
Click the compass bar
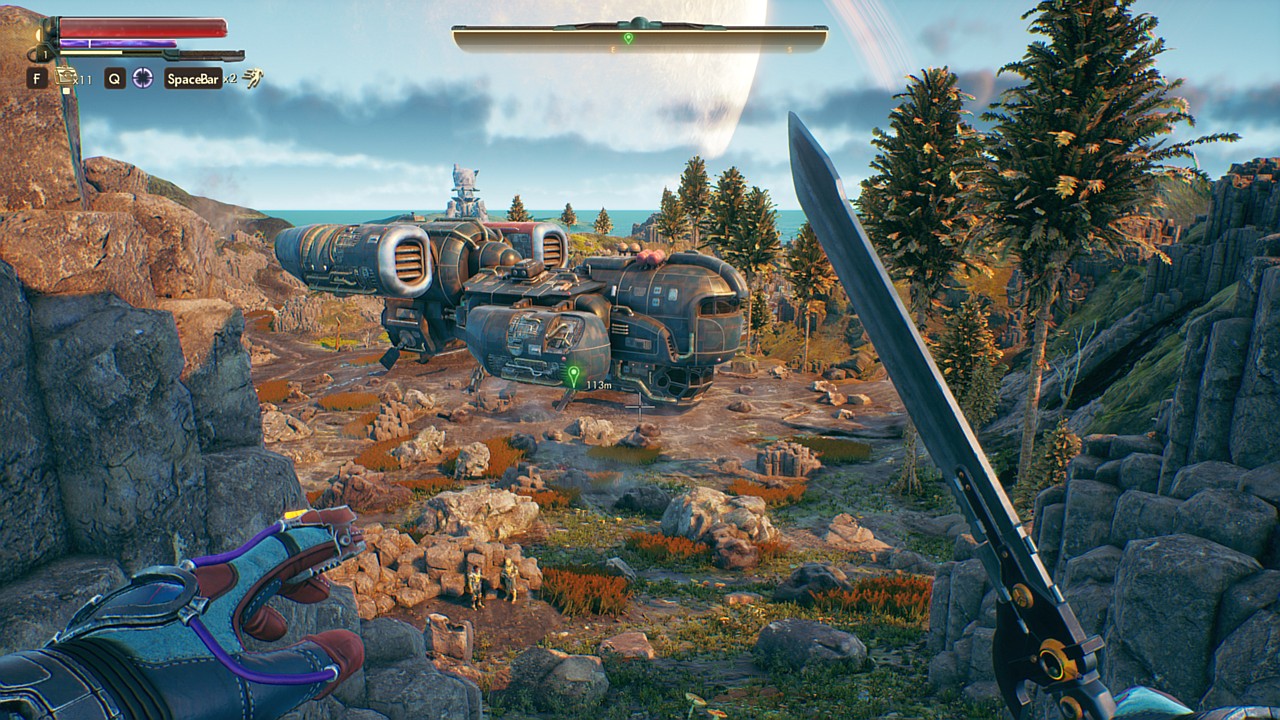point(639,39)
